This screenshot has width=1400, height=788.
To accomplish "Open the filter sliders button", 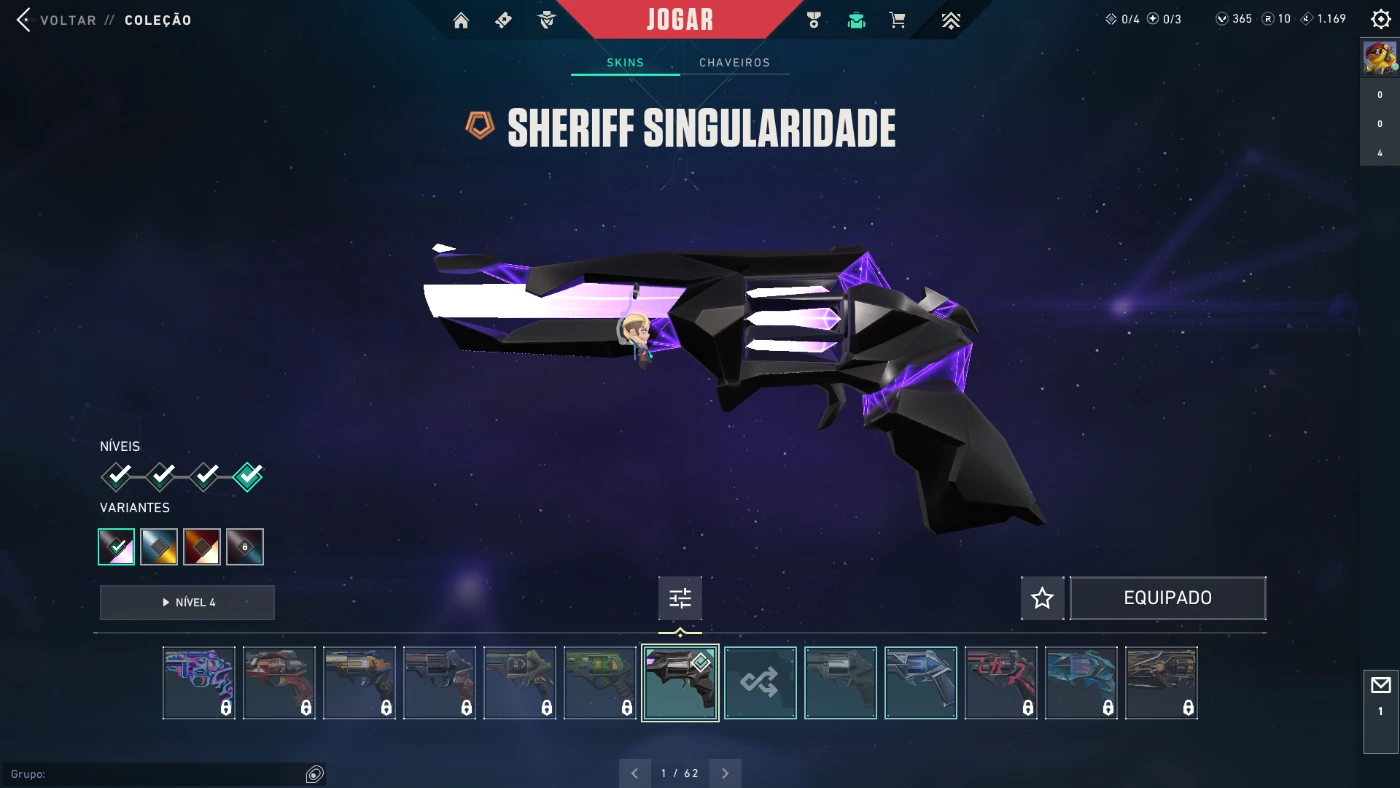I will [x=680, y=598].
